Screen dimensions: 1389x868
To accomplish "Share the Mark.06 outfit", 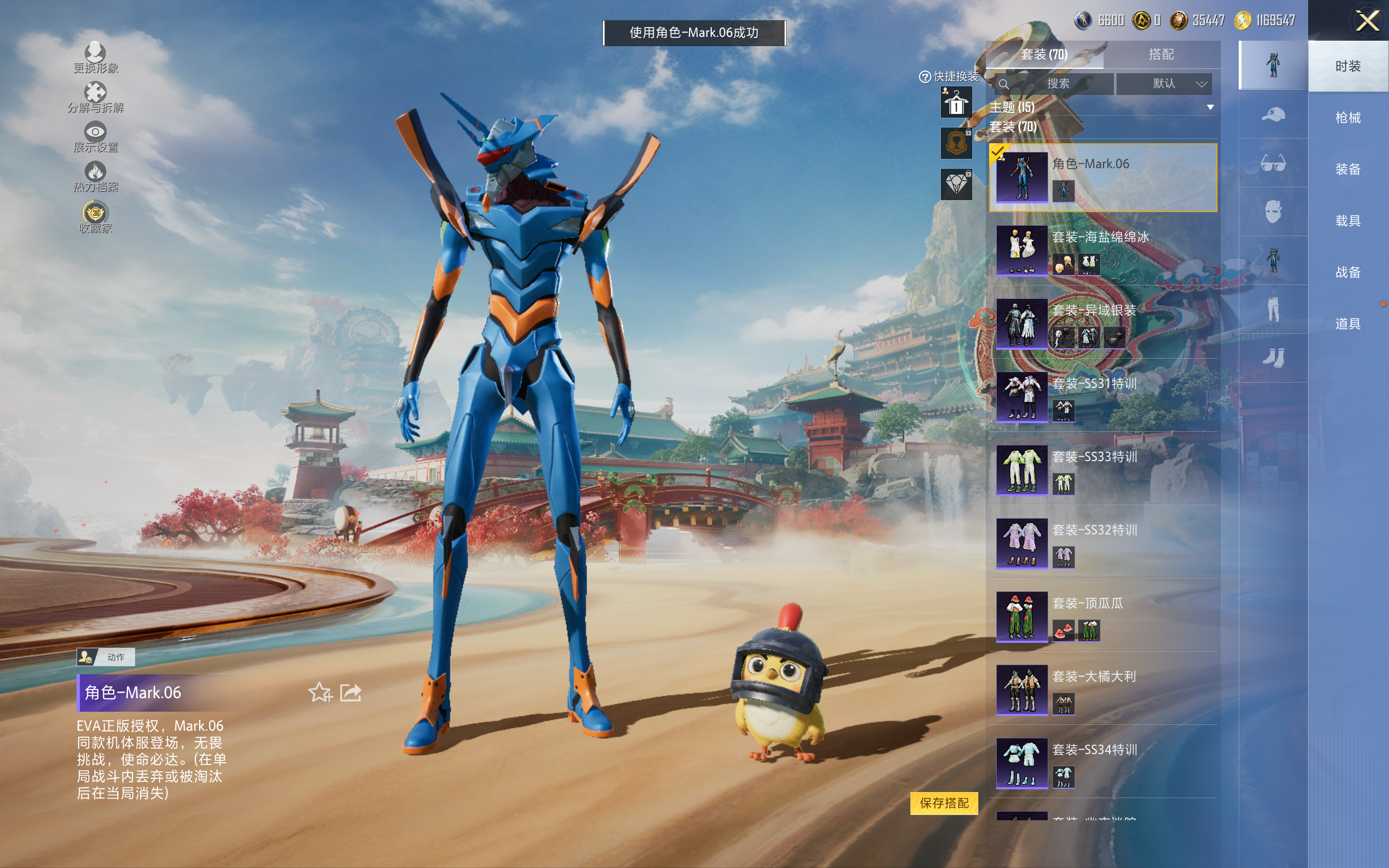I will 350,692.
